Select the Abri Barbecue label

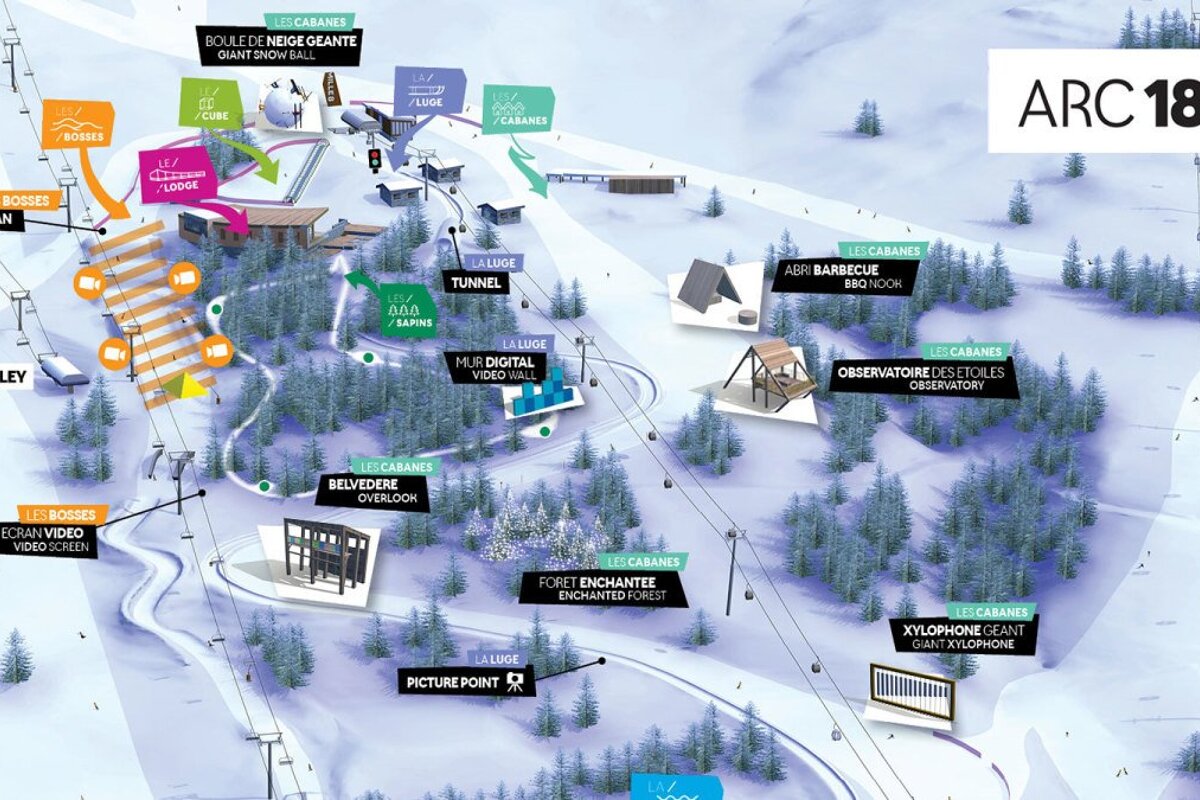click(x=845, y=276)
